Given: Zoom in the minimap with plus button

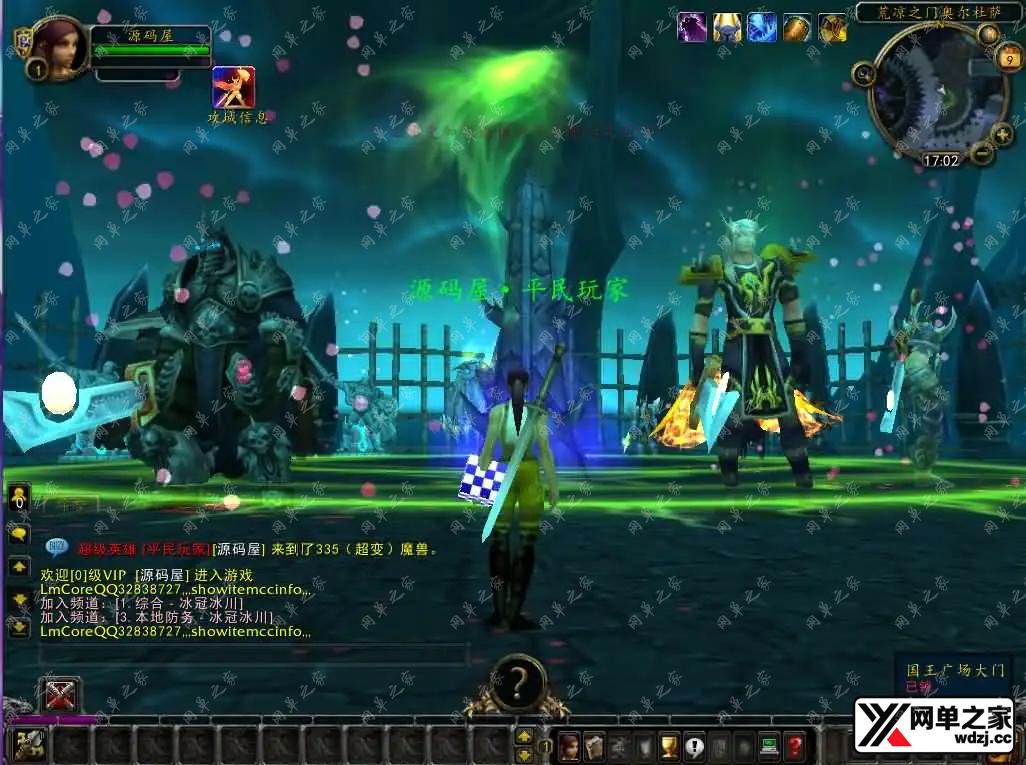Looking at the screenshot, I should point(1003,134).
